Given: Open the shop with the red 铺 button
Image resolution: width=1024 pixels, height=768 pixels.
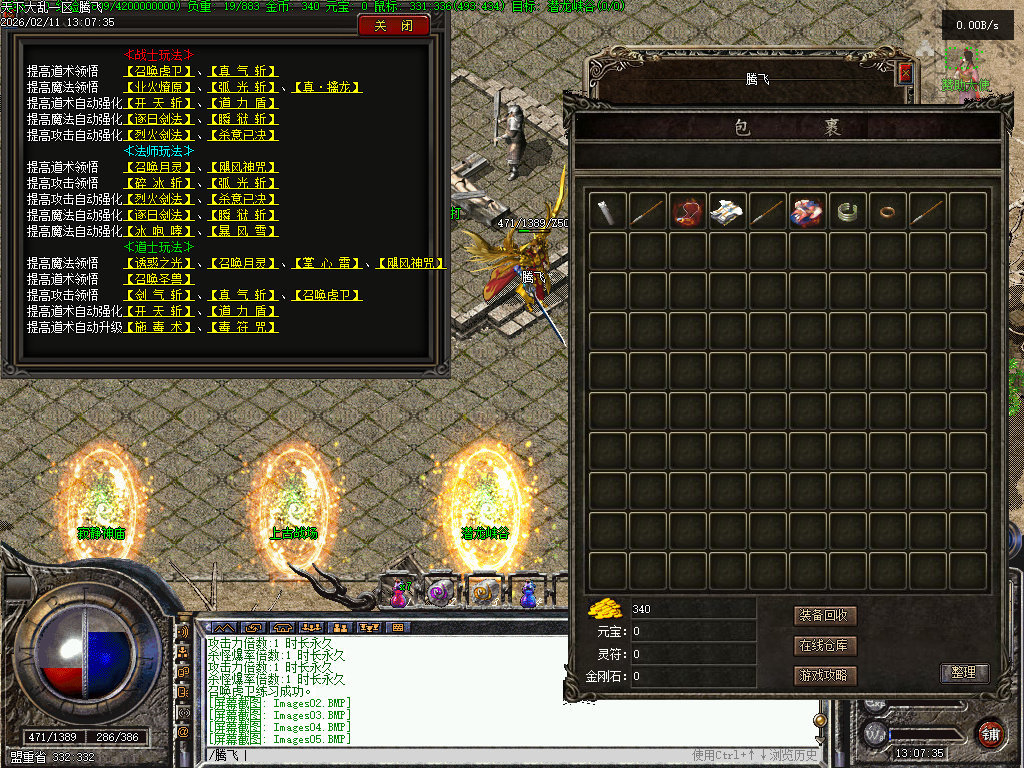Looking at the screenshot, I should coord(990,732).
